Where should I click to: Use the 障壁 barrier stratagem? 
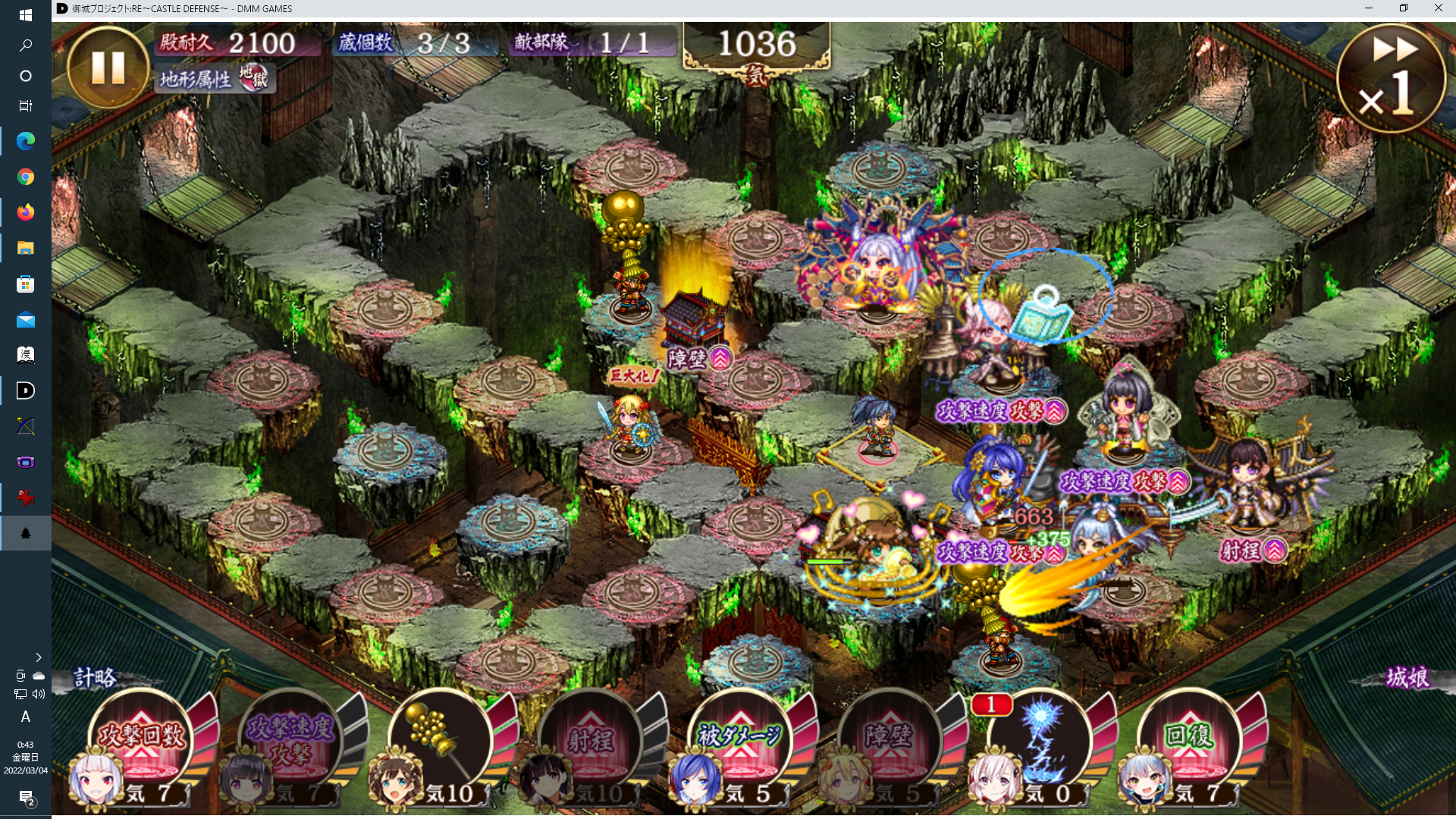pos(890,739)
